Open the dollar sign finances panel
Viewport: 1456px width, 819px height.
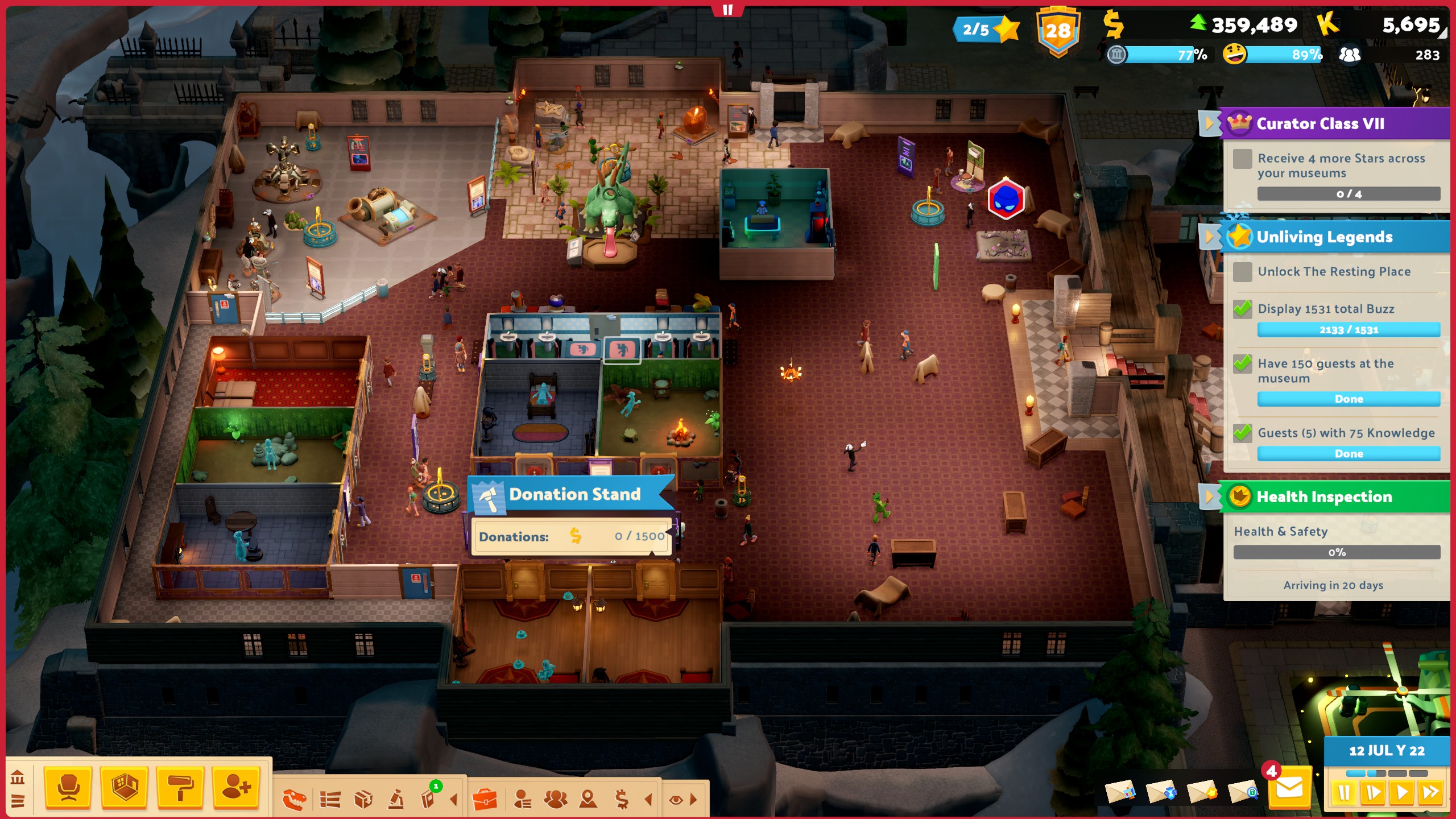[x=622, y=800]
